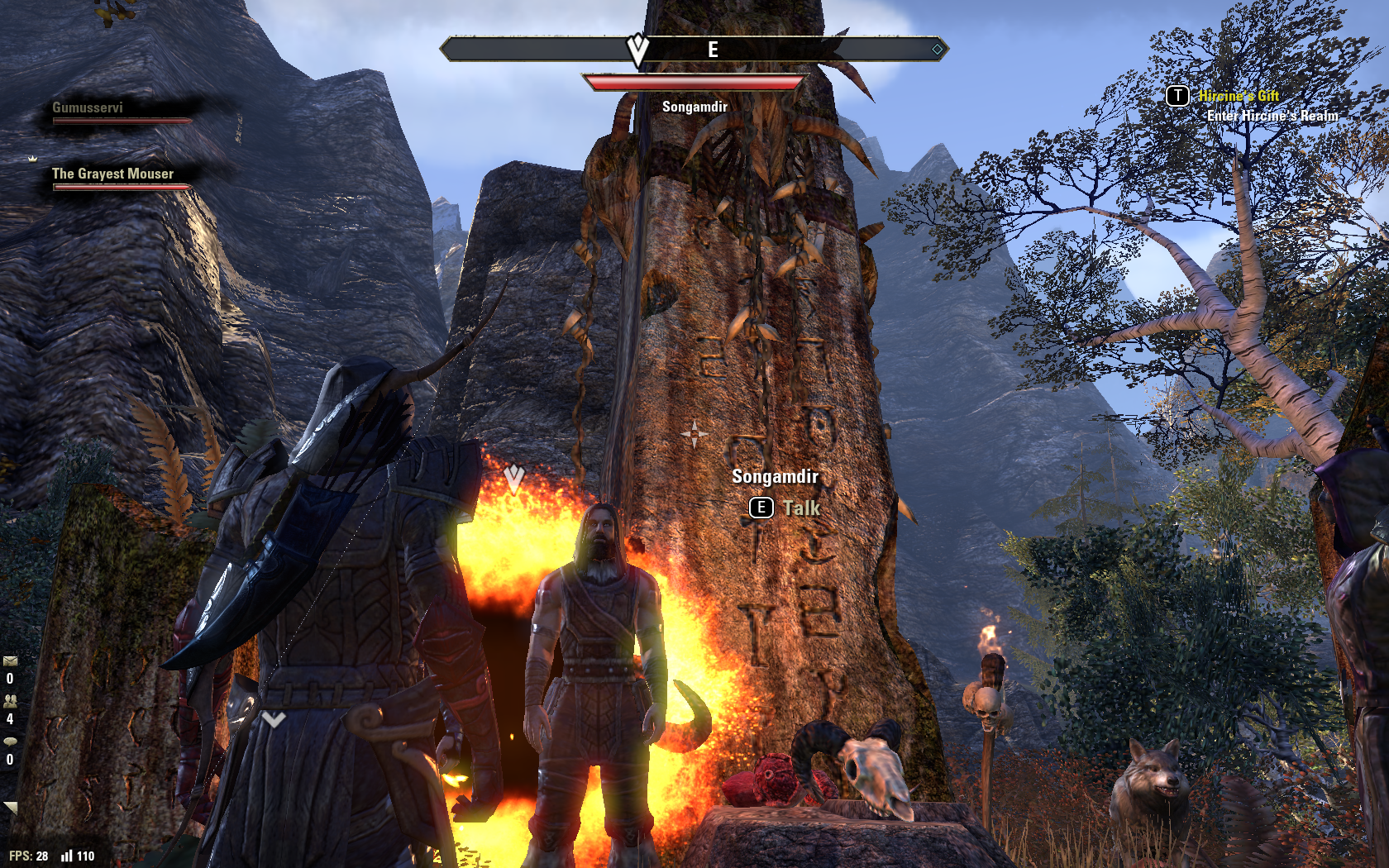Click the compass bar heading

pos(694,50)
